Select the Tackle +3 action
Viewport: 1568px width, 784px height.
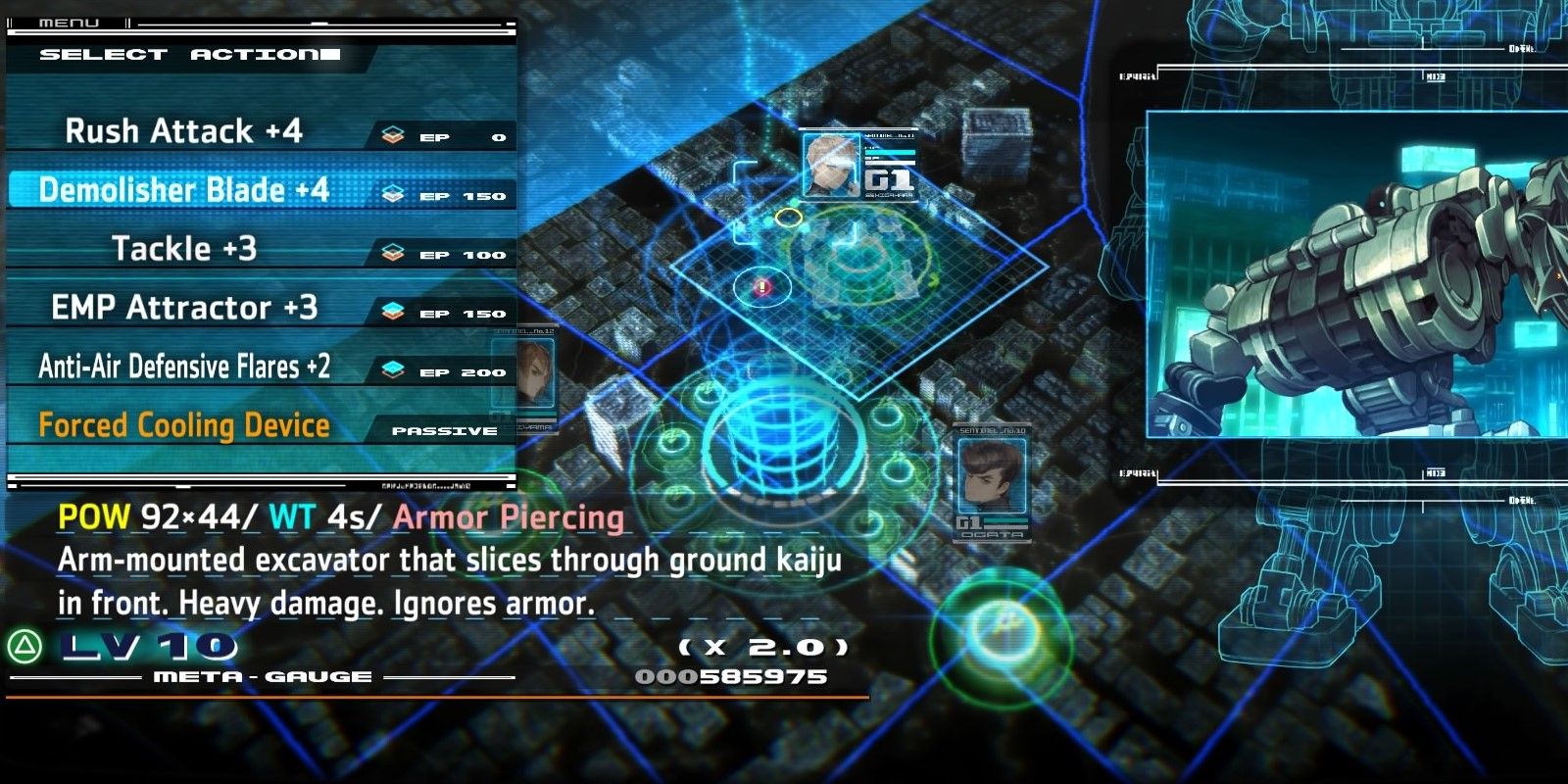click(x=182, y=249)
